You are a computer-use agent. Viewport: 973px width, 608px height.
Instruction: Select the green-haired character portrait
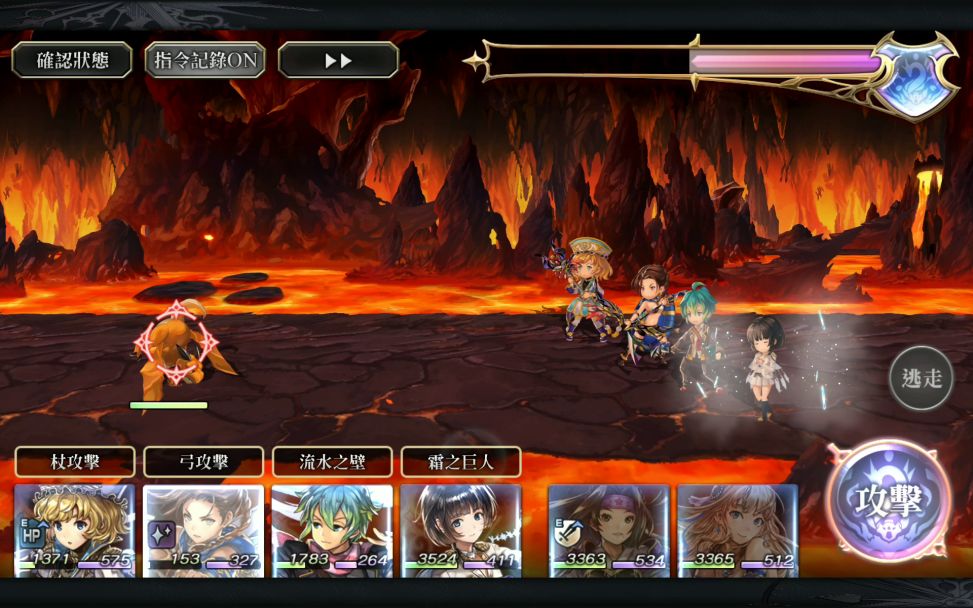[332, 530]
